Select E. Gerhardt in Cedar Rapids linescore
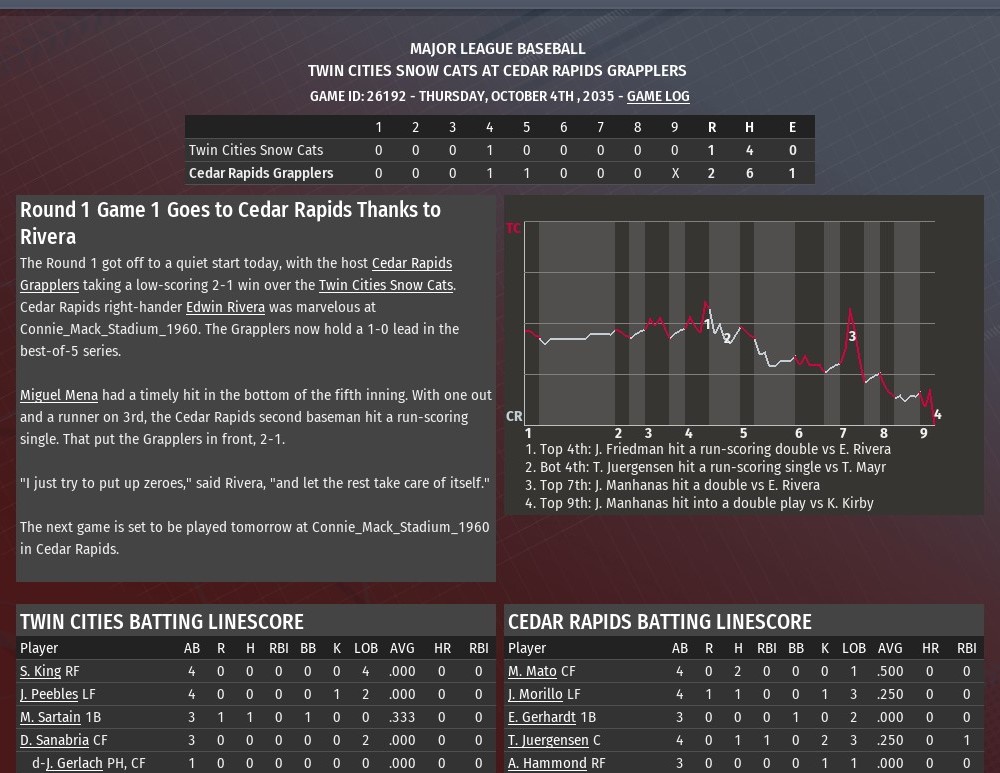The image size is (1000, 773). [542, 717]
